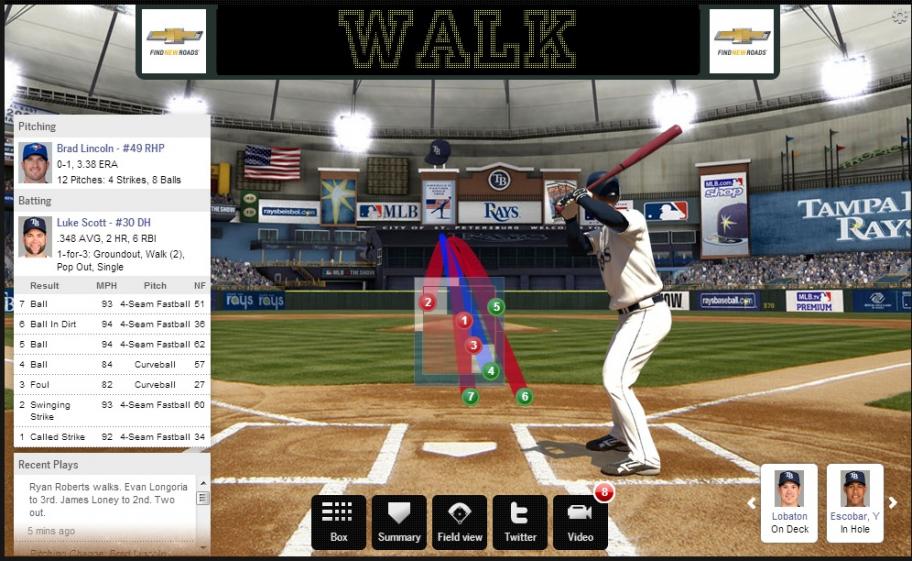The width and height of the screenshot is (912, 561).
Task: Choose the in-hole Escobar player card
Action: tap(854, 503)
